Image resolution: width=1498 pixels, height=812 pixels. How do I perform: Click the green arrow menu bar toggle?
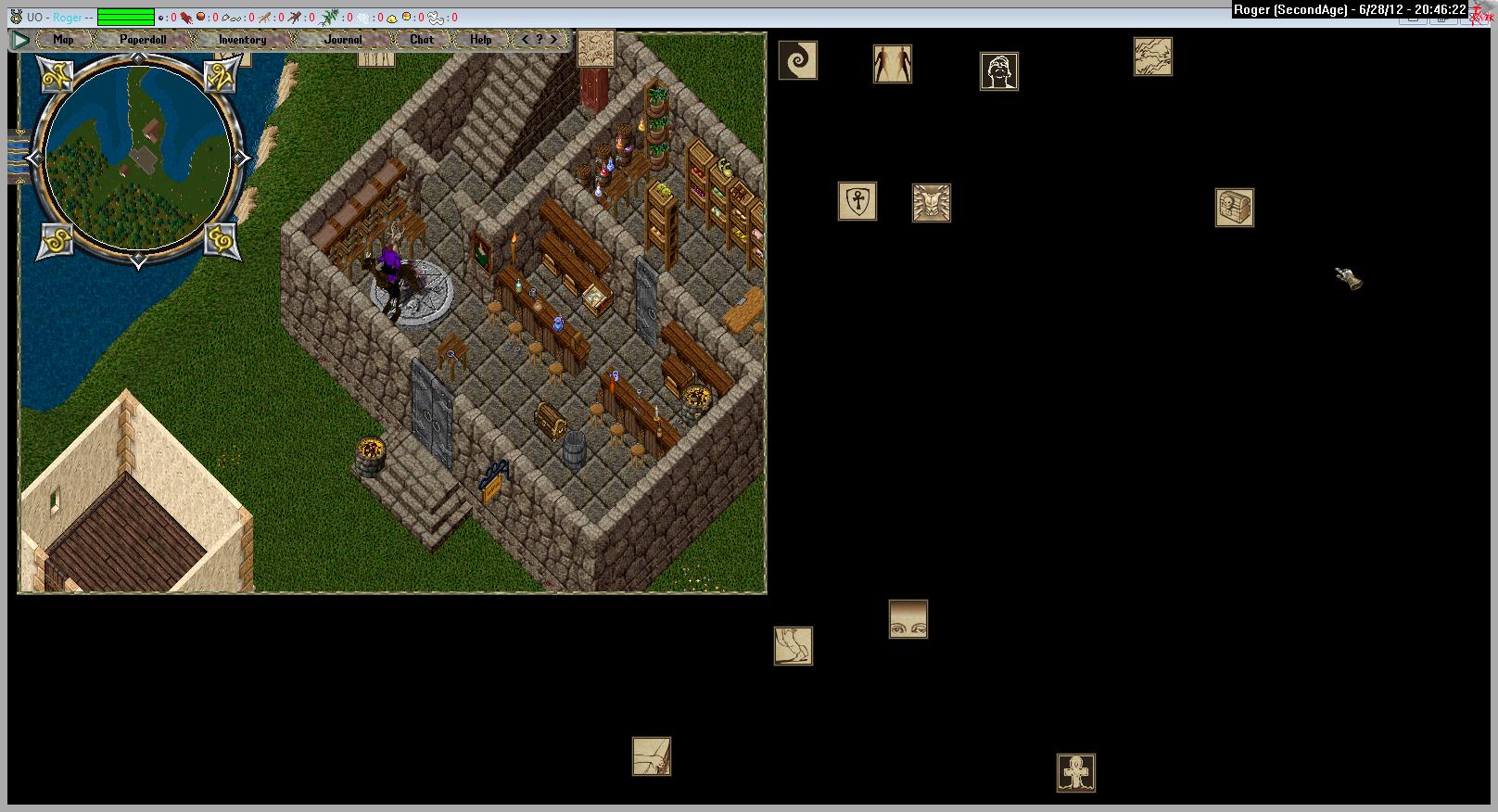coord(20,40)
